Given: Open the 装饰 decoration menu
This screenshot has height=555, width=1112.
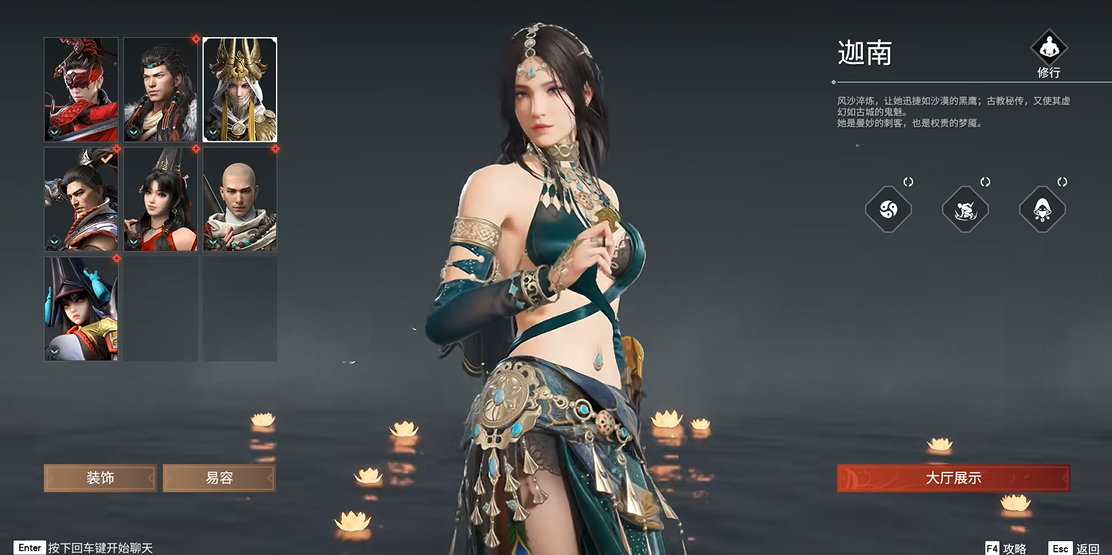Looking at the screenshot, I should (100, 478).
